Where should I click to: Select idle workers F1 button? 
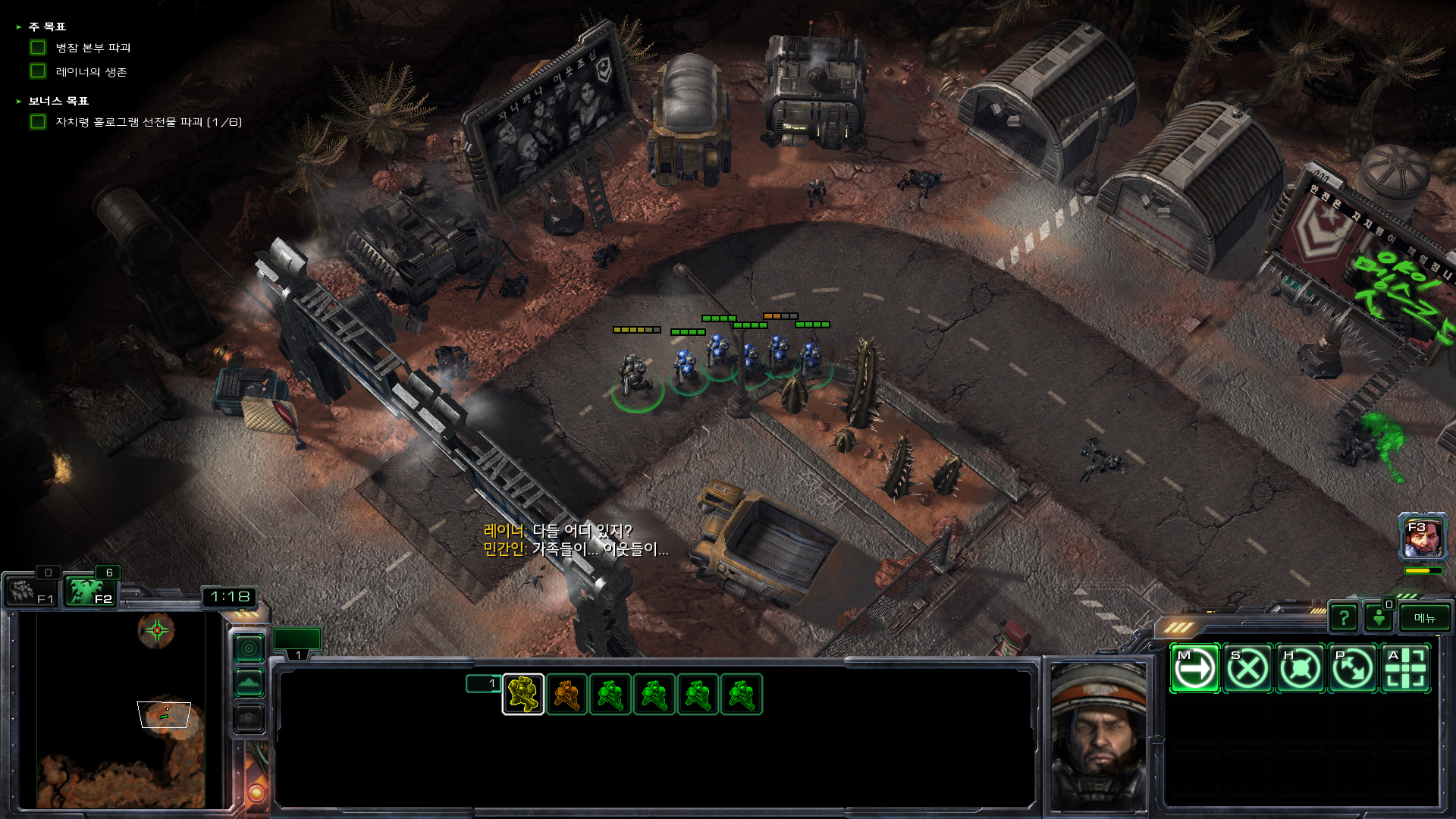pyautogui.click(x=30, y=591)
